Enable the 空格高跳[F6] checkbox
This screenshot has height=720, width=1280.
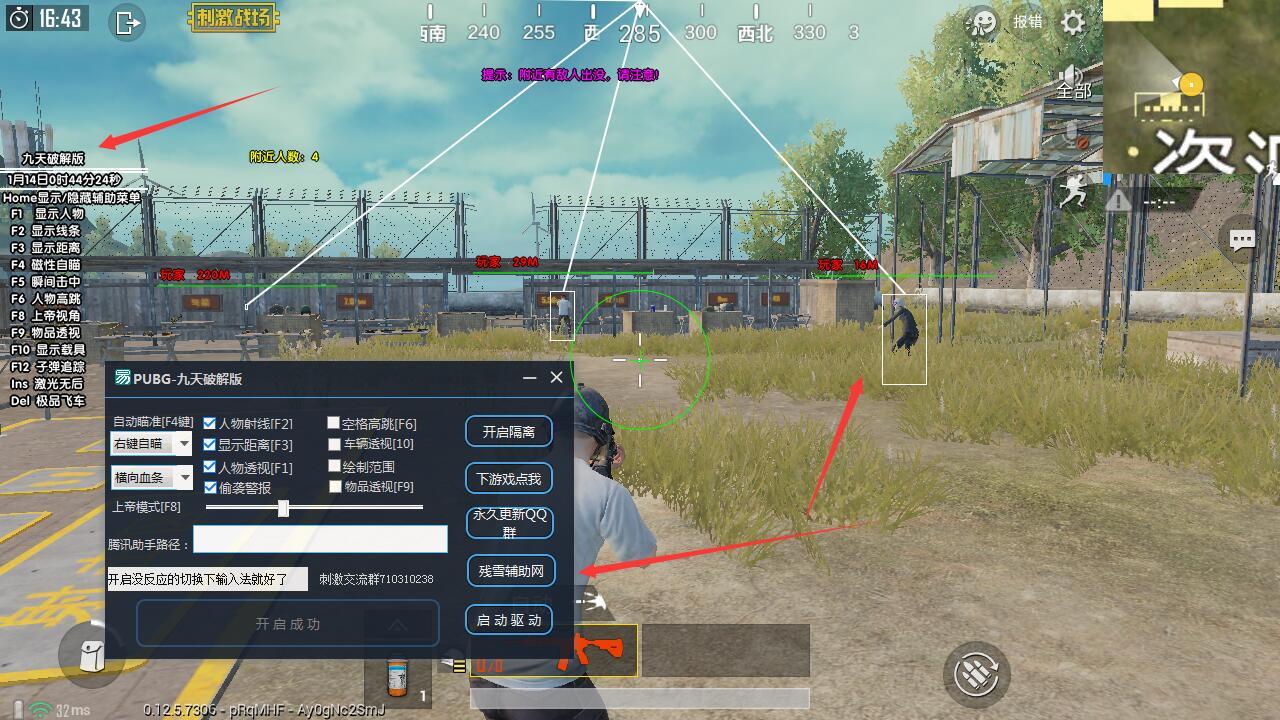click(x=333, y=423)
